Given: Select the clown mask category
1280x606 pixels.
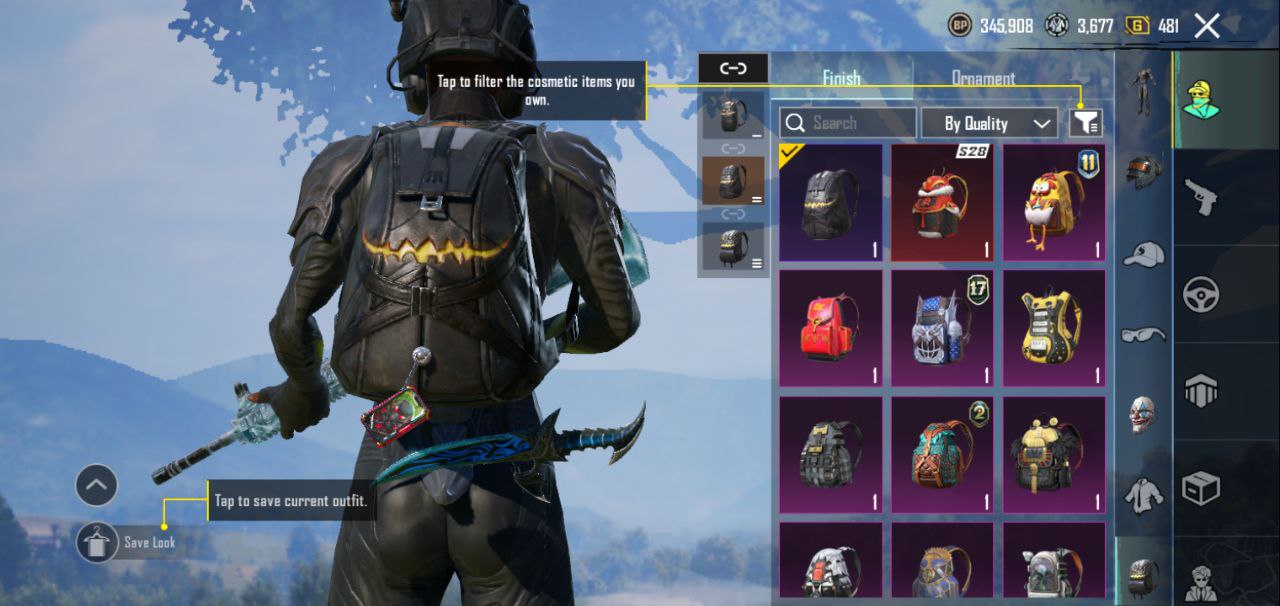Looking at the screenshot, I should pyautogui.click(x=1143, y=414).
